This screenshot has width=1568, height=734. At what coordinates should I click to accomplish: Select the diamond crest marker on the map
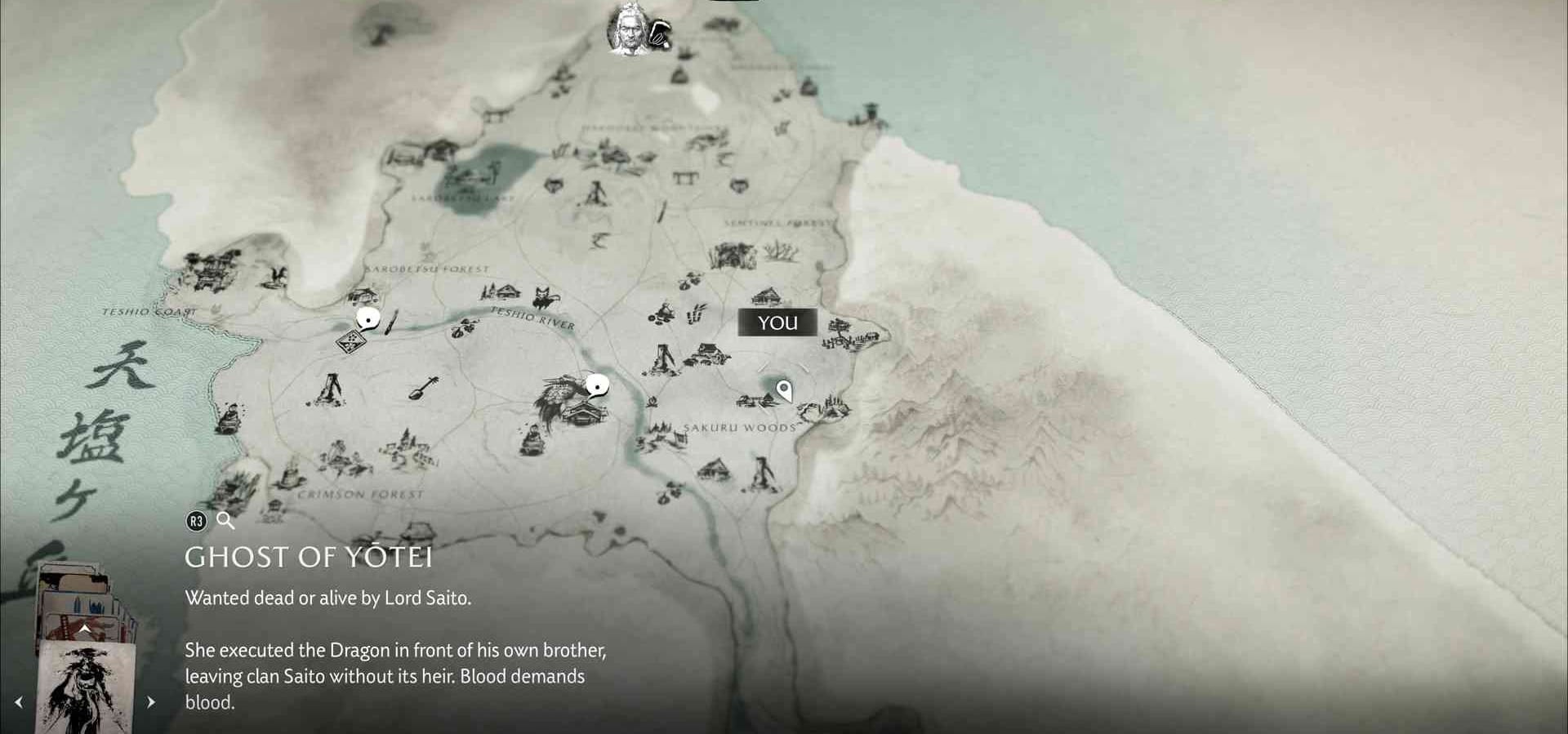point(350,340)
